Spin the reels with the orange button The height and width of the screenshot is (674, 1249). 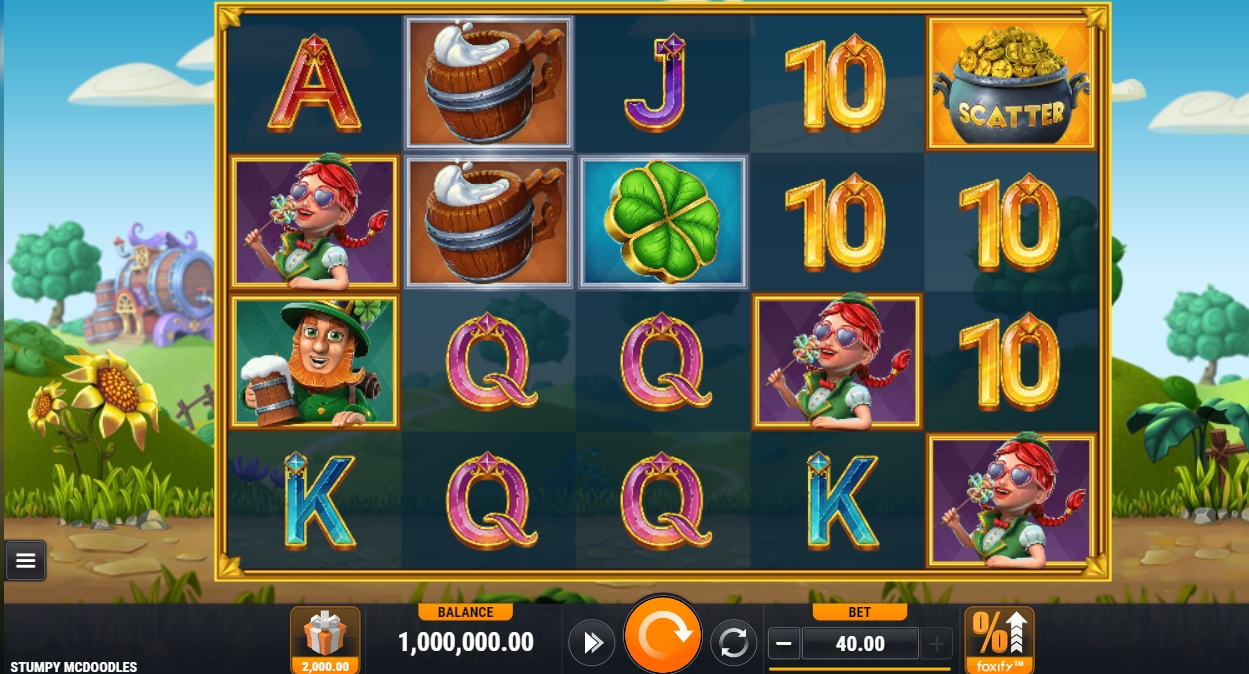662,636
